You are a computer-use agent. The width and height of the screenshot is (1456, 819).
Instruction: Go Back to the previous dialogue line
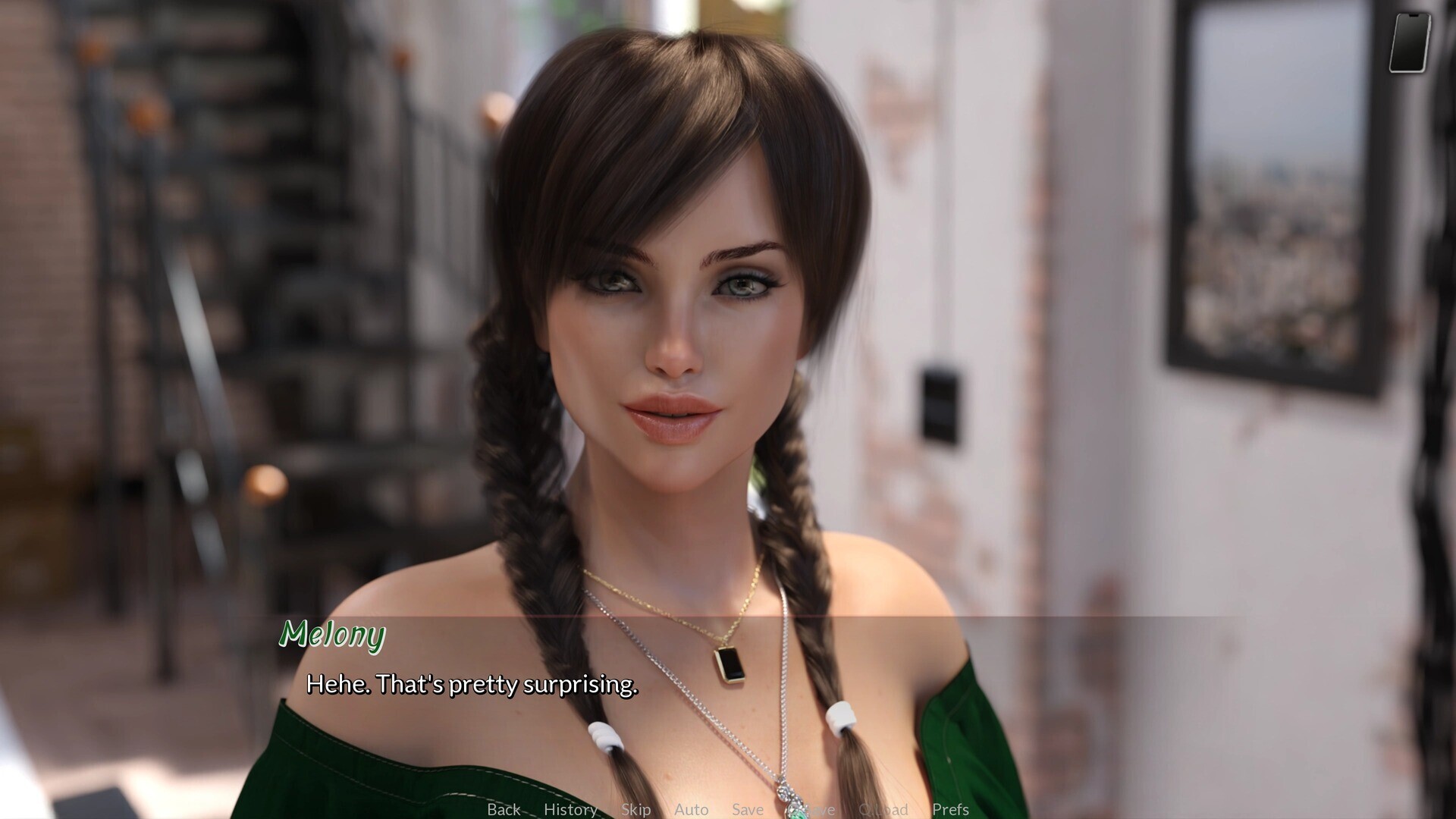click(504, 809)
